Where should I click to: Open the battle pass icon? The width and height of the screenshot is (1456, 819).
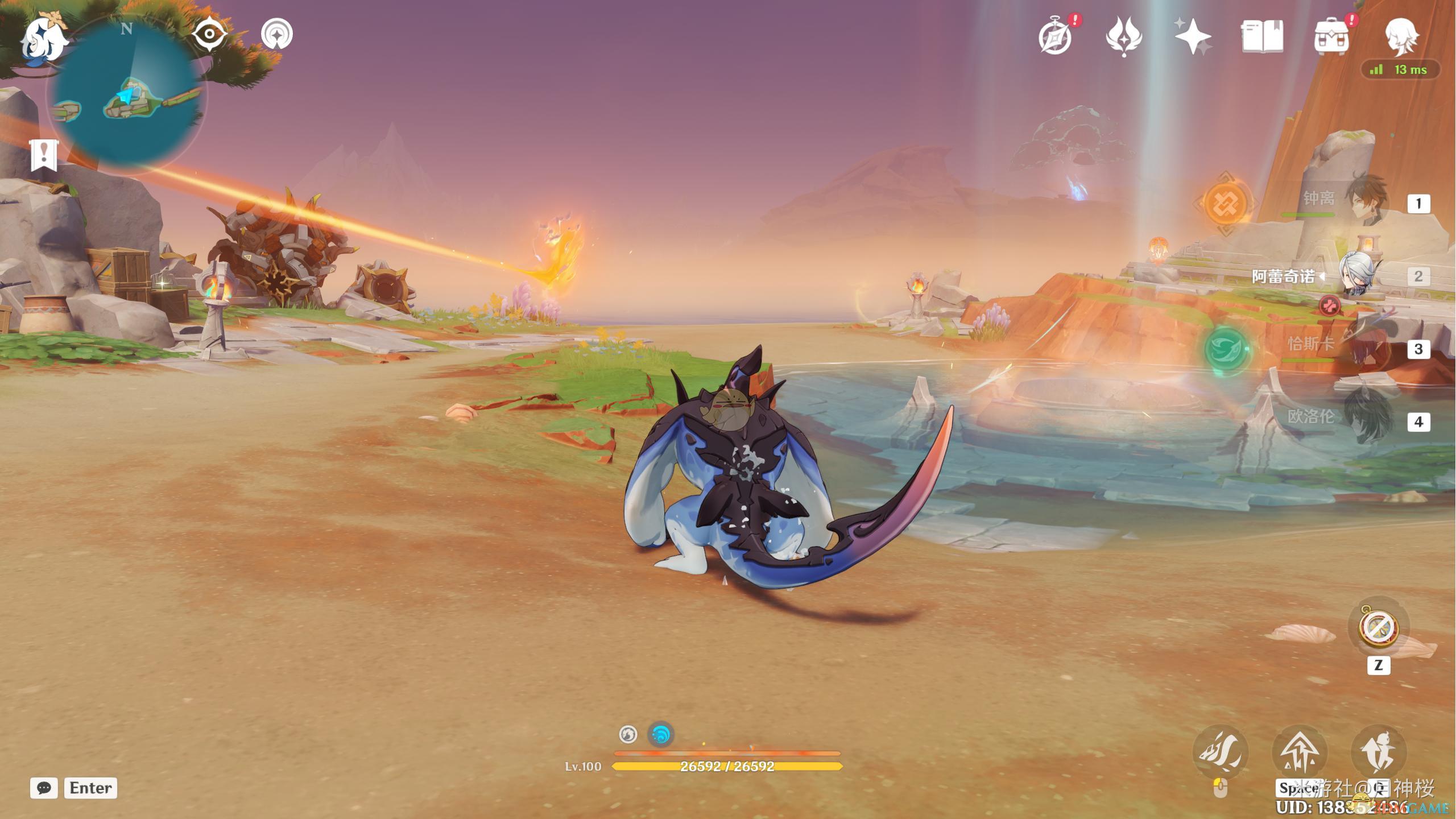pos(1124,36)
